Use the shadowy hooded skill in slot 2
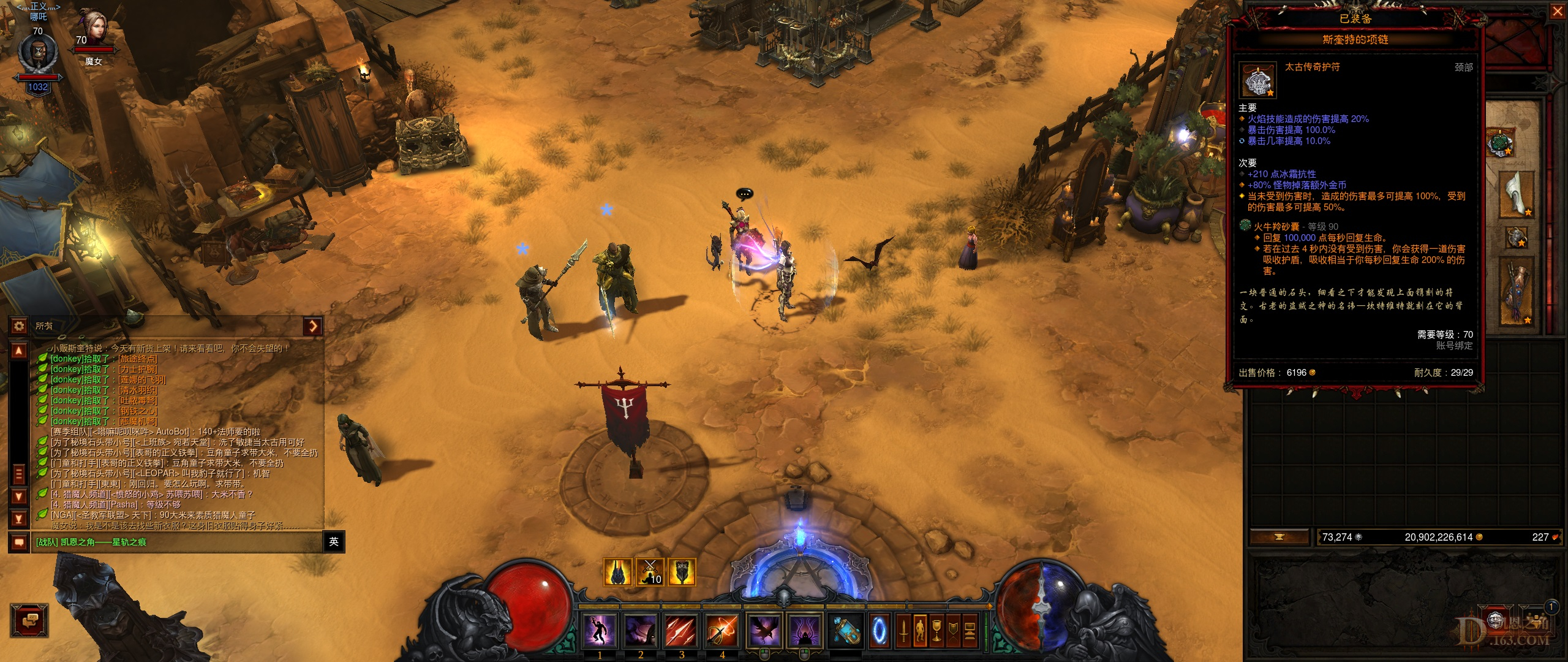Screen dimensions: 1568x662 pos(641,630)
